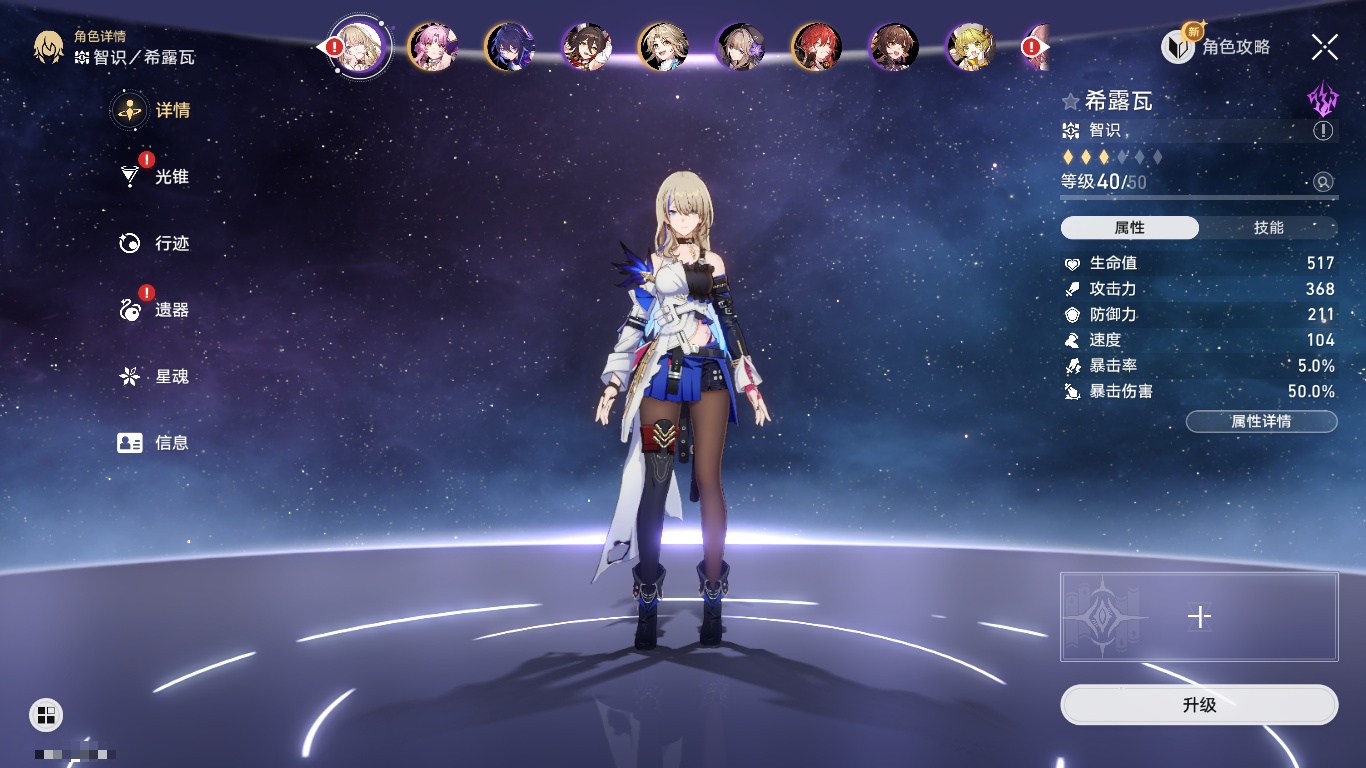The image size is (1366, 768).
Task: Switch to the 技能 skills tab
Action: click(1268, 228)
